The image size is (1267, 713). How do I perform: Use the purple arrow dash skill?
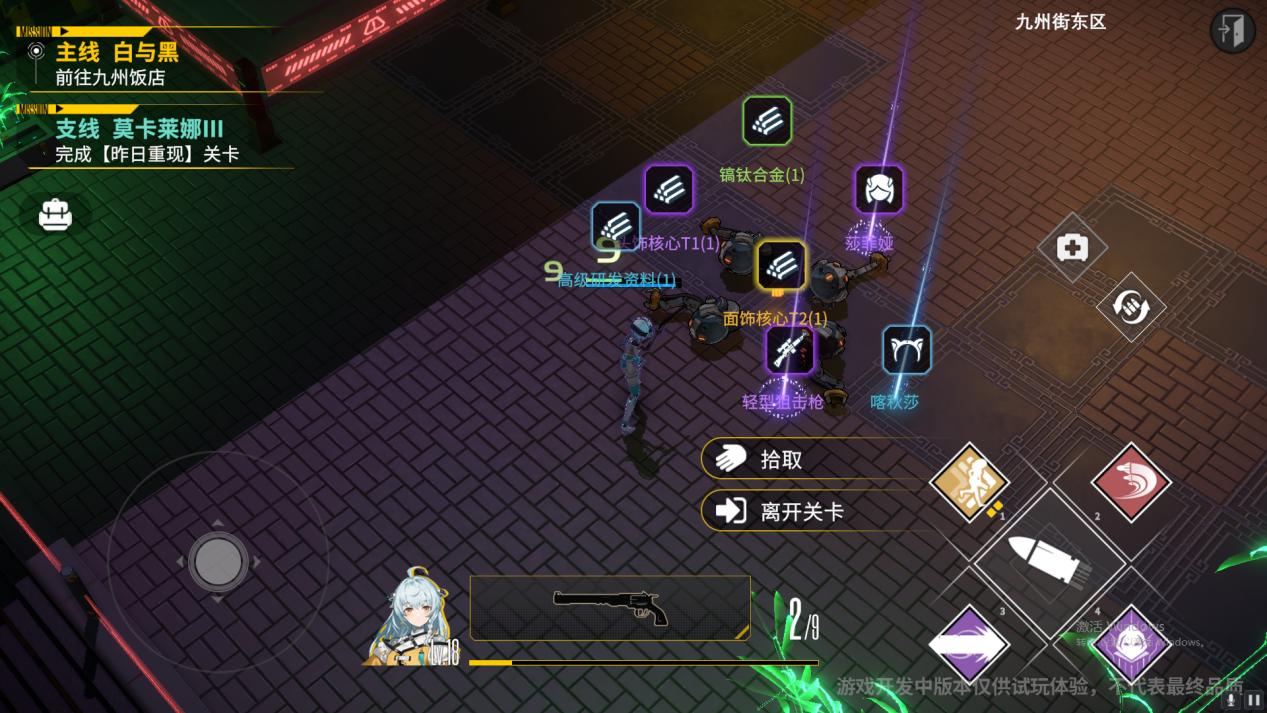pos(968,644)
